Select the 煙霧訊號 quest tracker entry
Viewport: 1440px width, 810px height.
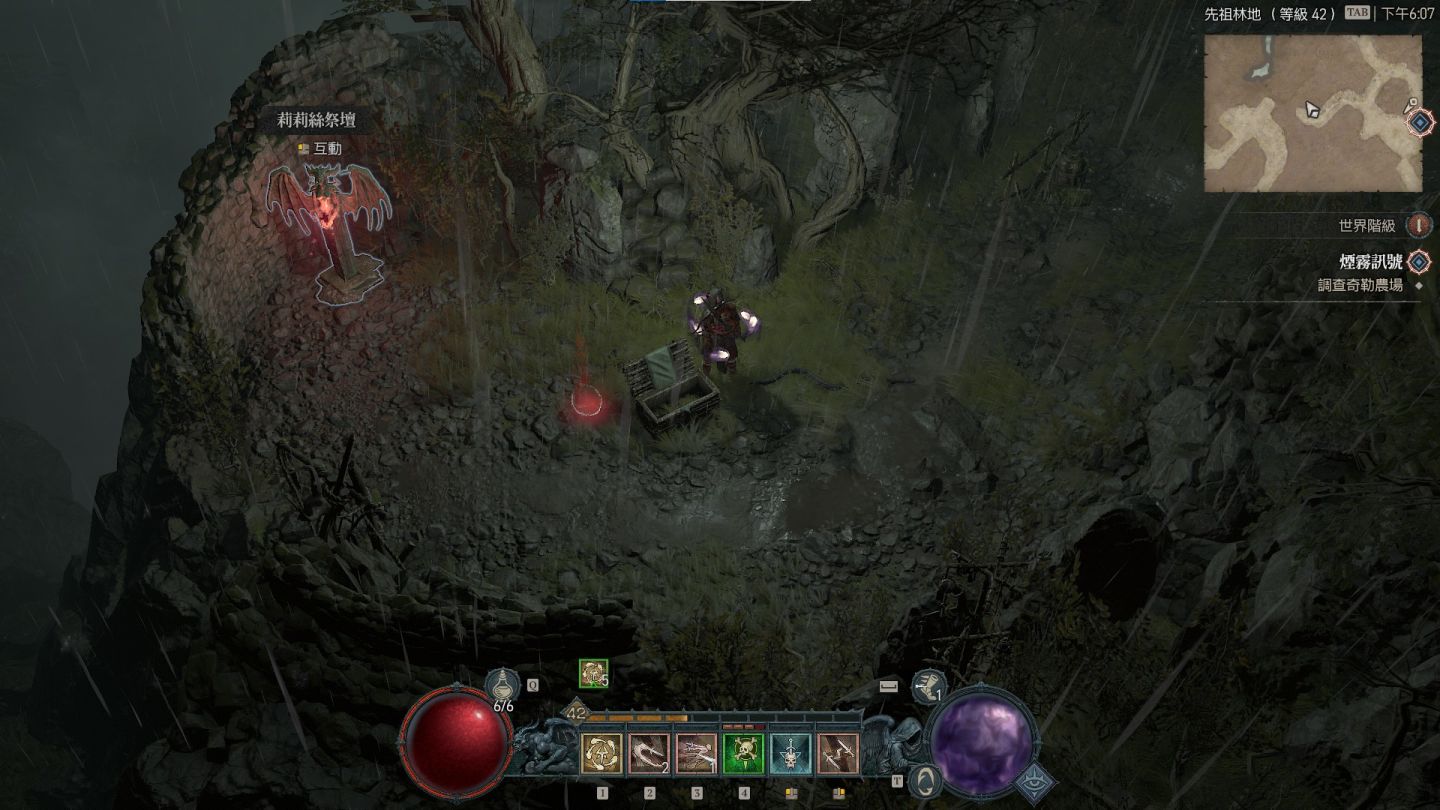point(1370,262)
